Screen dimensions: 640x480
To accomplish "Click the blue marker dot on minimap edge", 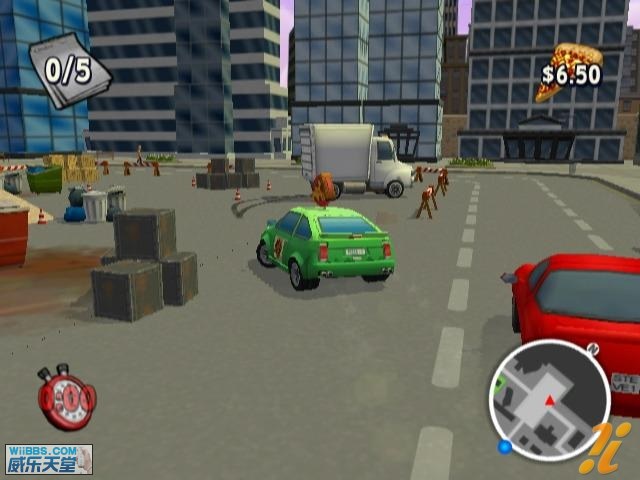I will coord(505,445).
